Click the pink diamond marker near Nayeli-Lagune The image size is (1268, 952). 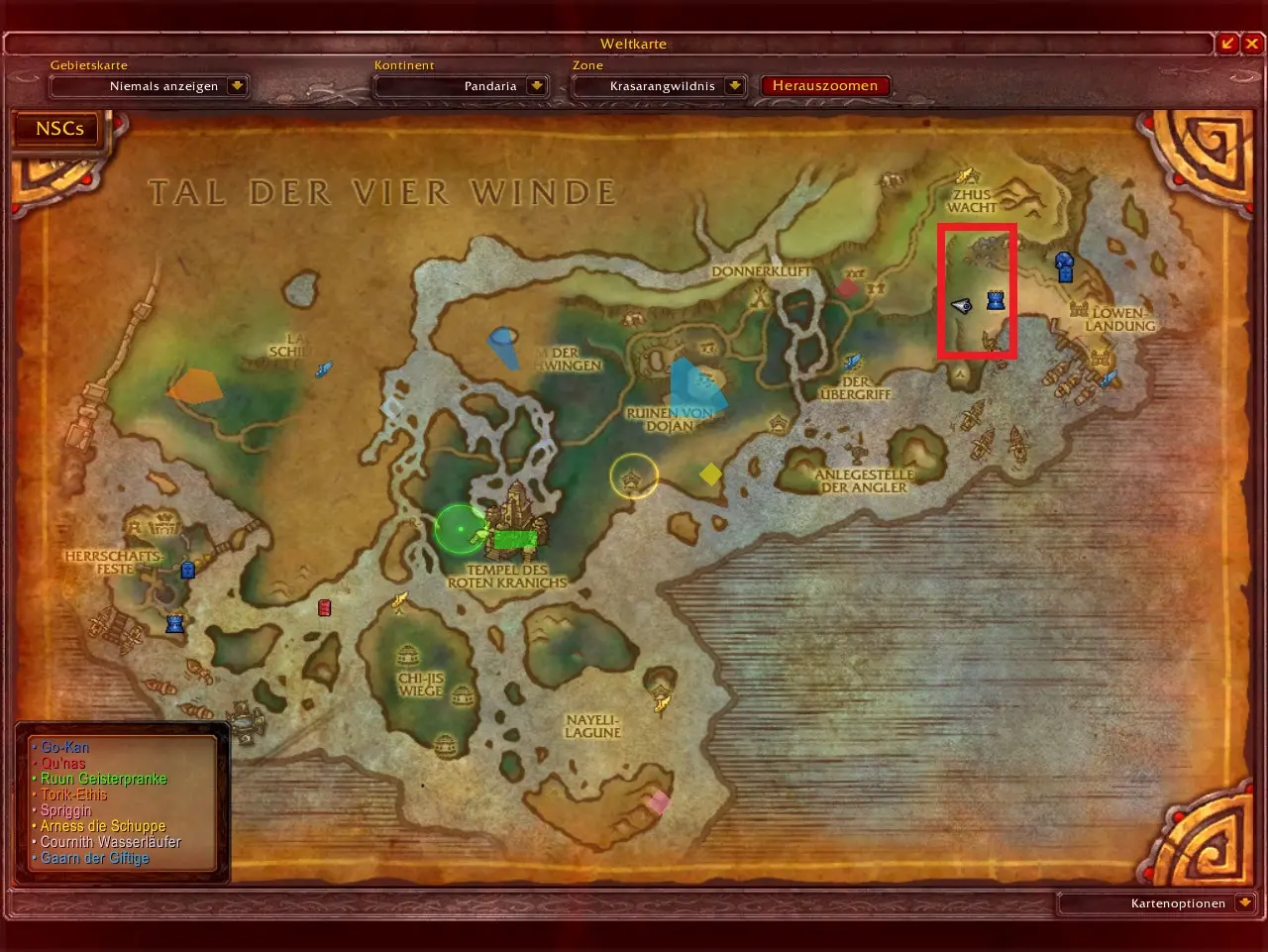pos(658,802)
